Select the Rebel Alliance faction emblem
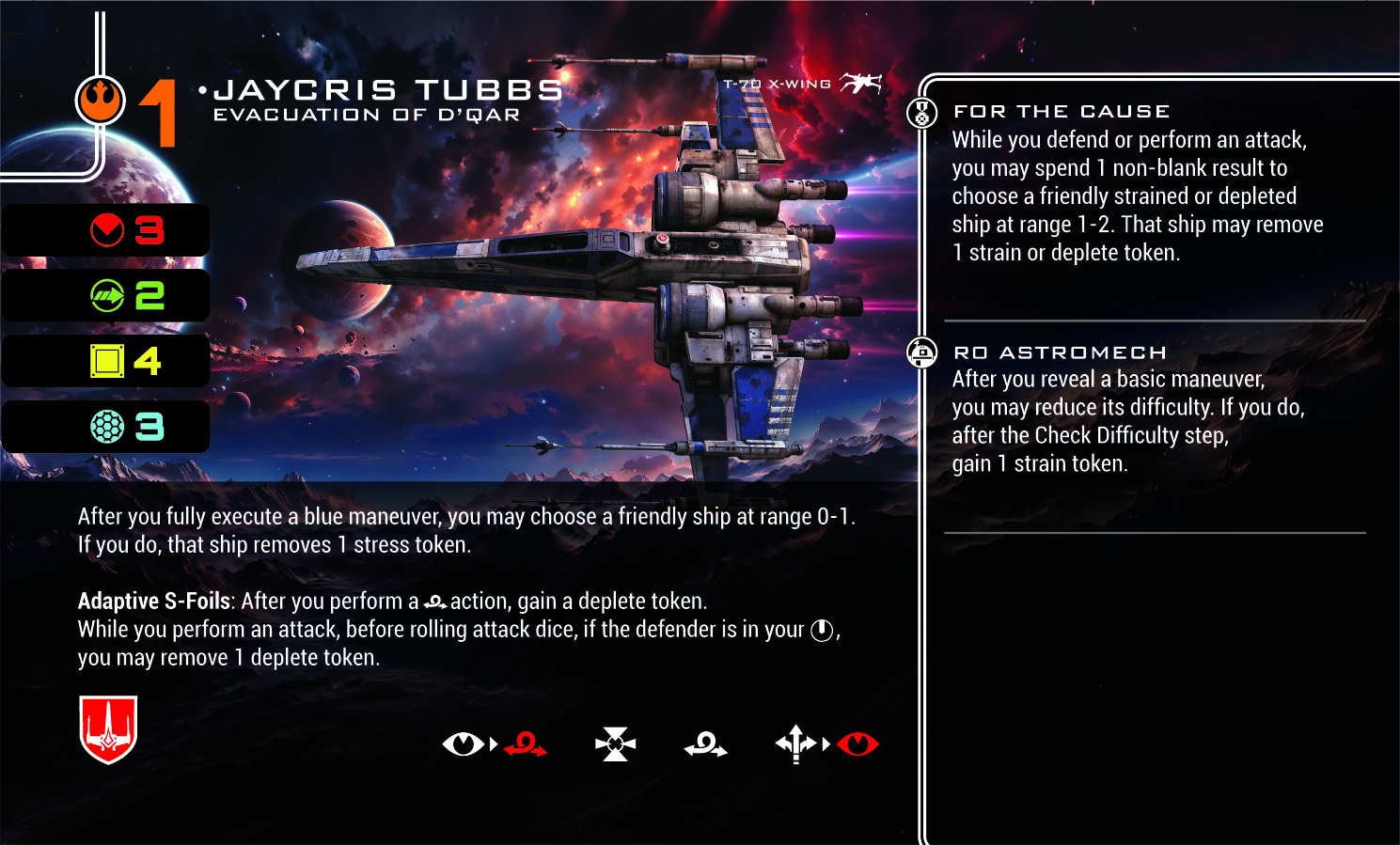The width and height of the screenshot is (1400, 845). [100, 101]
